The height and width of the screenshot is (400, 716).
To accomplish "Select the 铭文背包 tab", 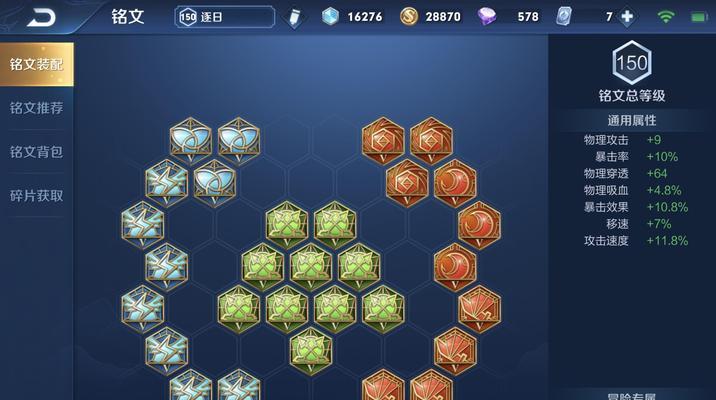I will pyautogui.click(x=36, y=152).
